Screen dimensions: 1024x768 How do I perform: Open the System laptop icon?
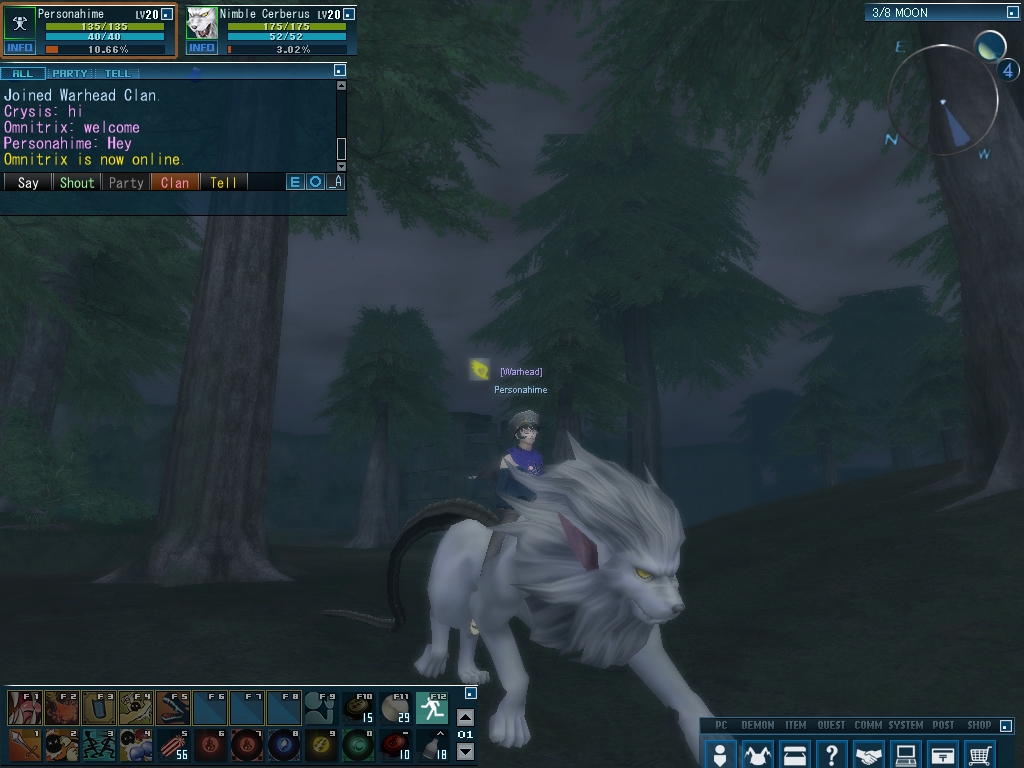906,754
